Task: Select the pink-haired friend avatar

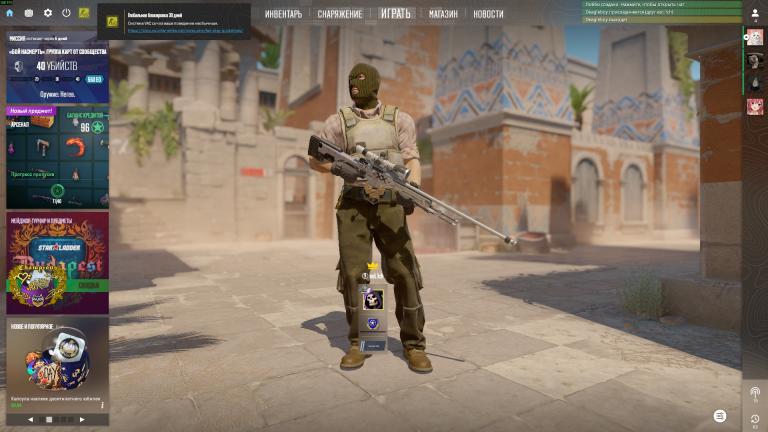Action: coord(754,106)
